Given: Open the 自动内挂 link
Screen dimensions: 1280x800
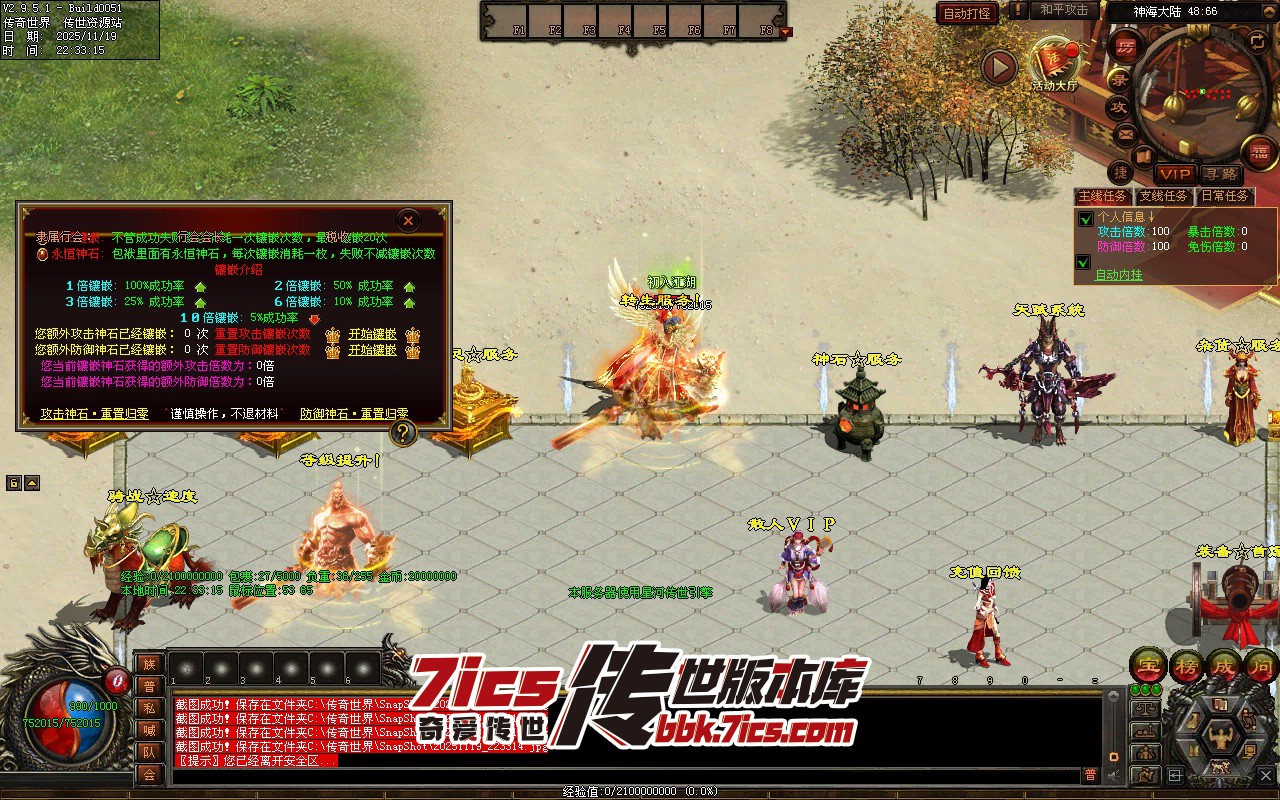Looking at the screenshot, I should [1118, 275].
